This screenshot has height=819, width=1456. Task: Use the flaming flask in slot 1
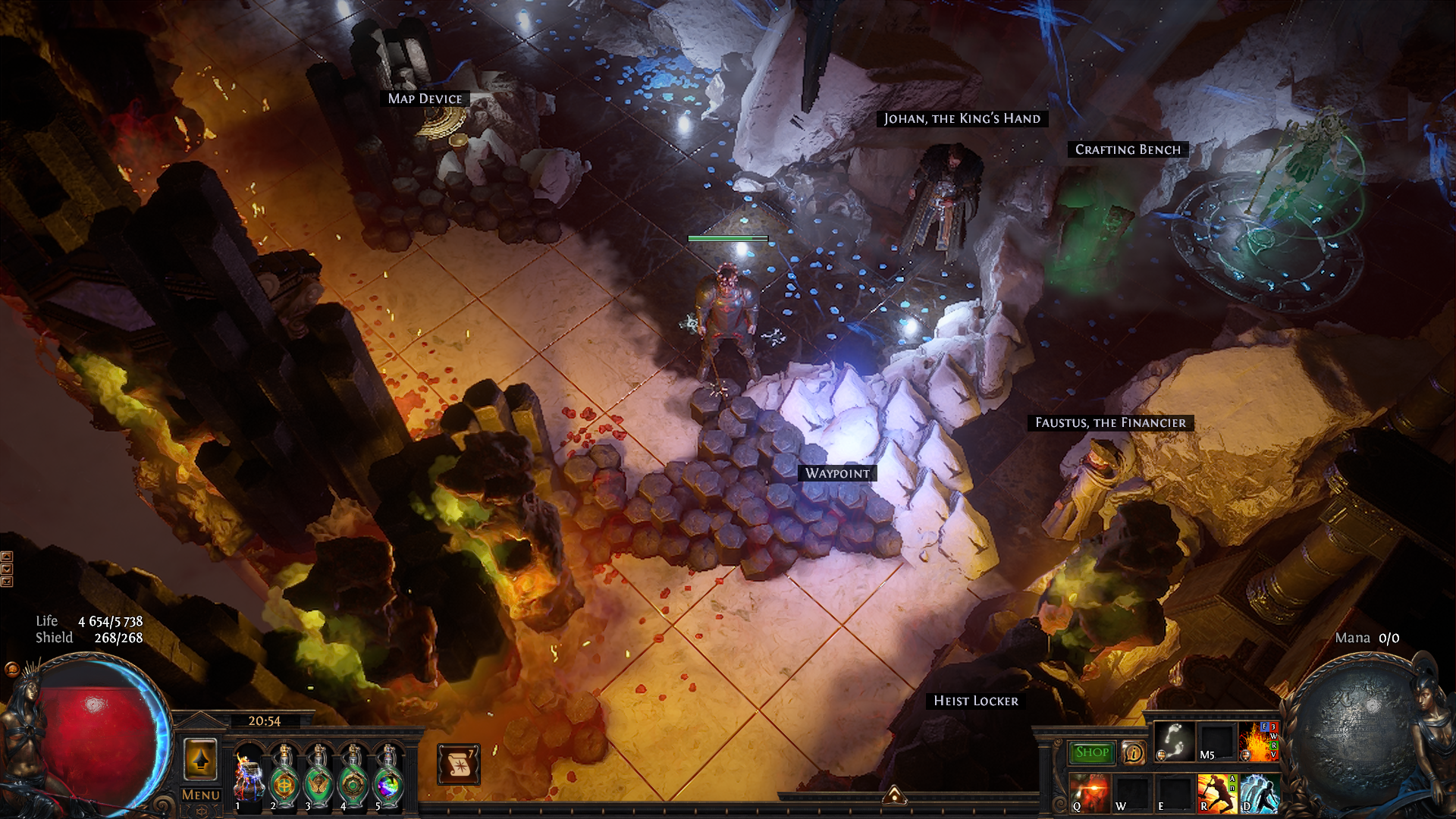pyautogui.click(x=248, y=773)
